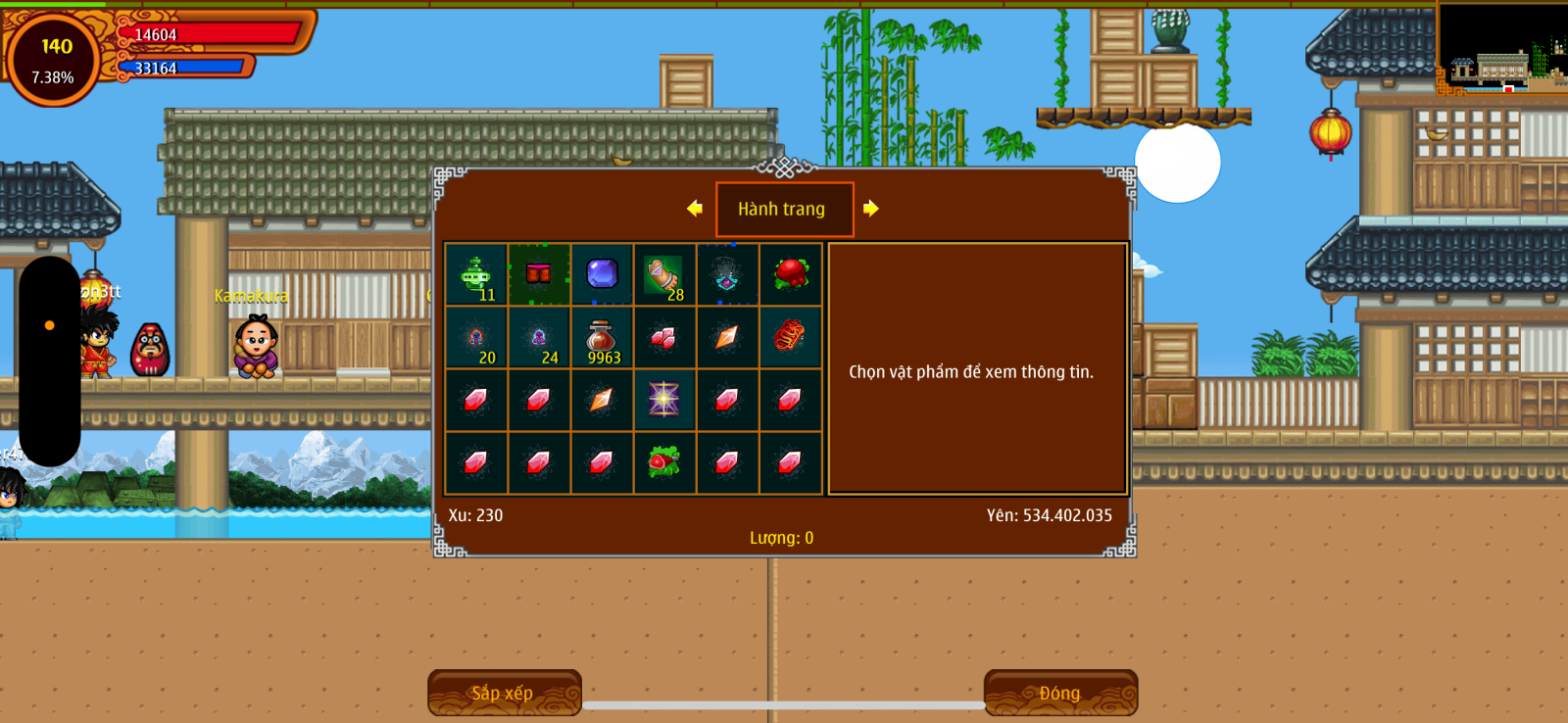Select the red fruit on green leaves
The height and width of the screenshot is (723, 1568).
coord(790,274)
